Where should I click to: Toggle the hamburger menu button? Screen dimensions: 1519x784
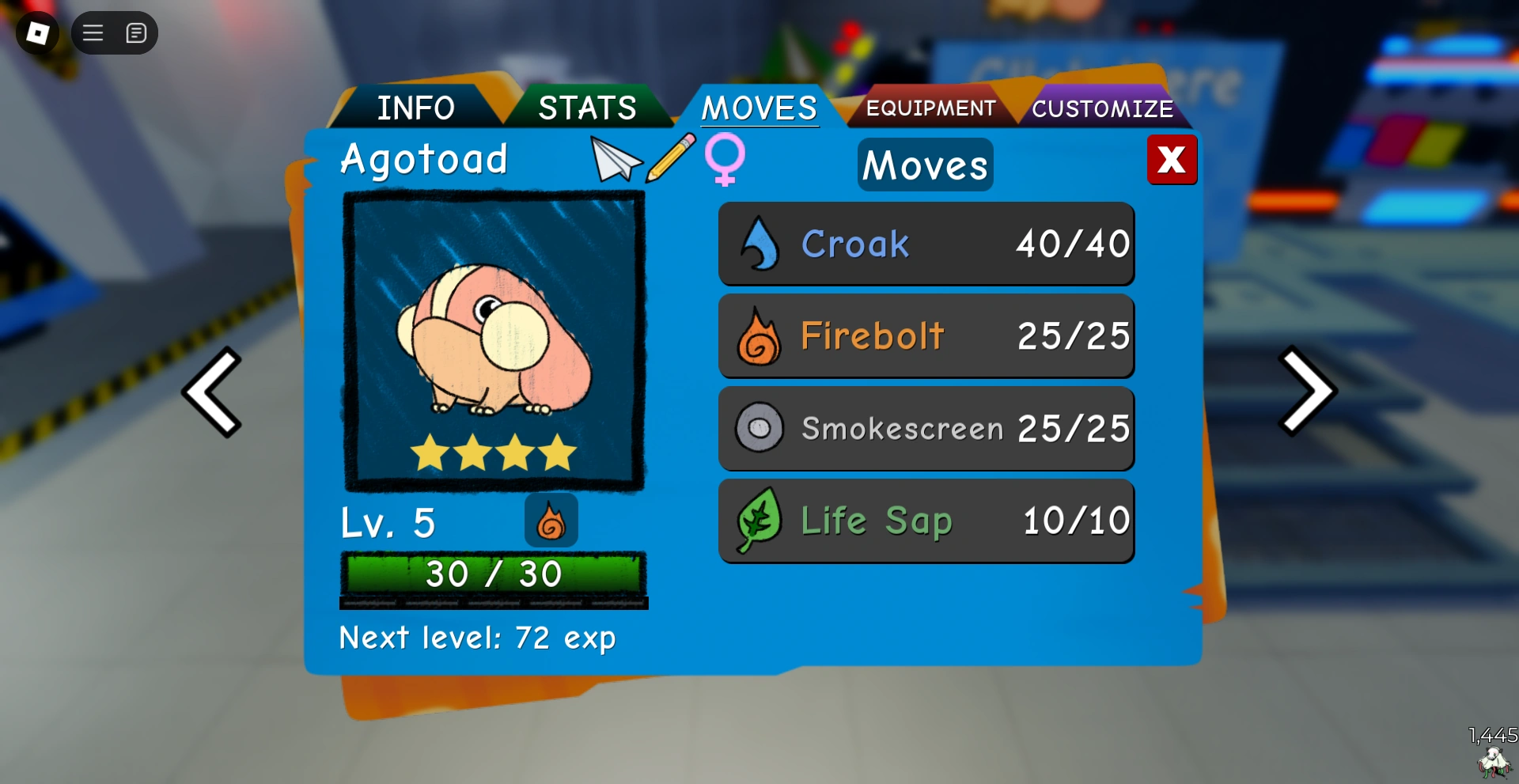click(x=92, y=33)
